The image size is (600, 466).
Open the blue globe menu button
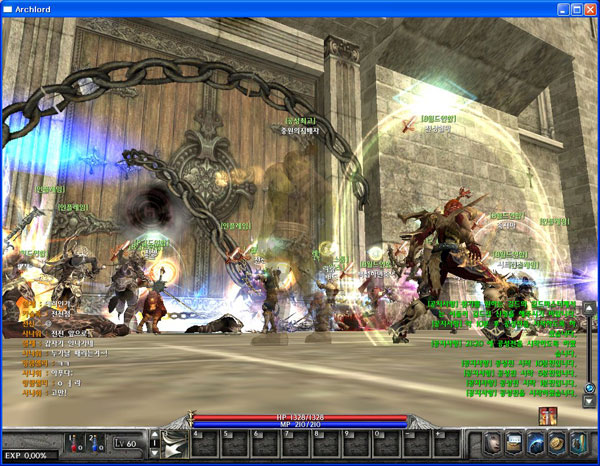535,443
